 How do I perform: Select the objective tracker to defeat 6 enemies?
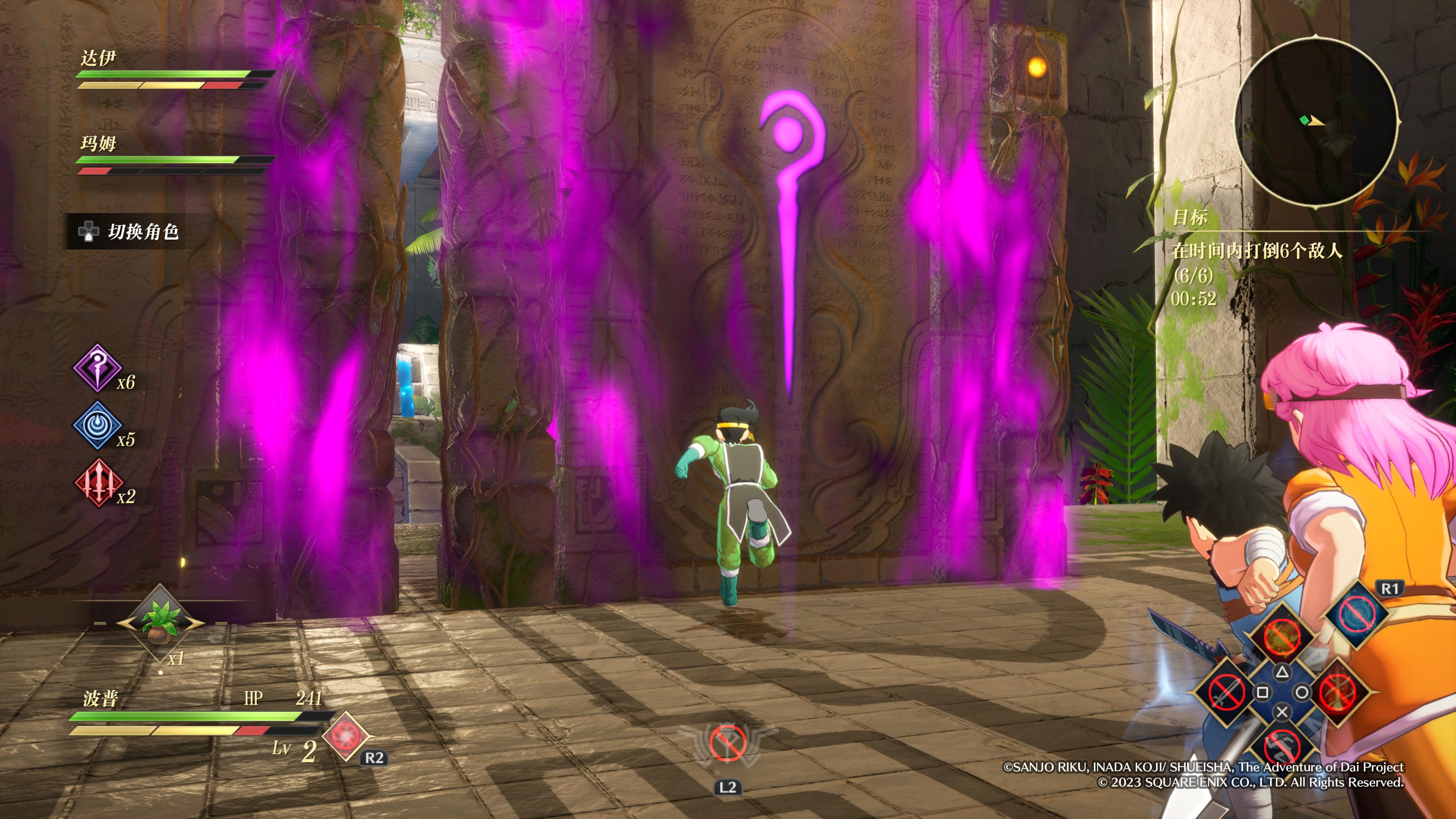pos(1257,250)
